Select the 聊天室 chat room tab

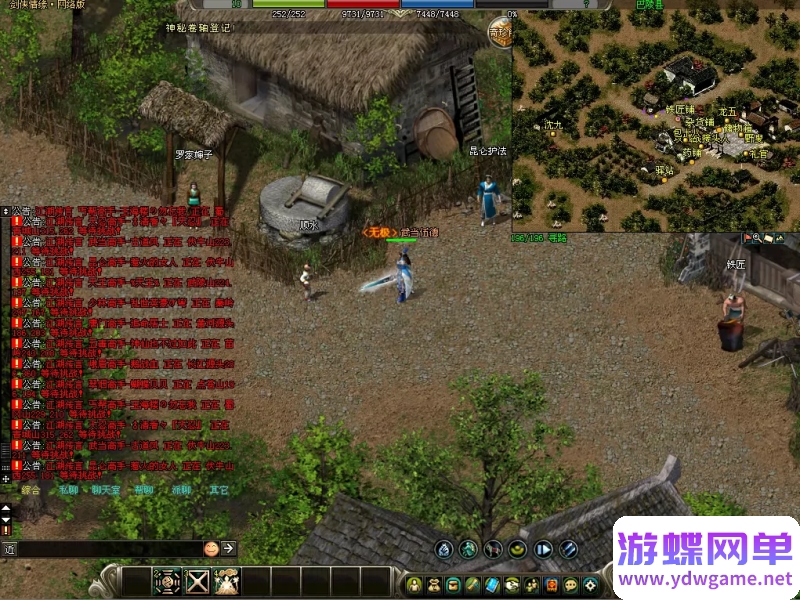[105, 491]
